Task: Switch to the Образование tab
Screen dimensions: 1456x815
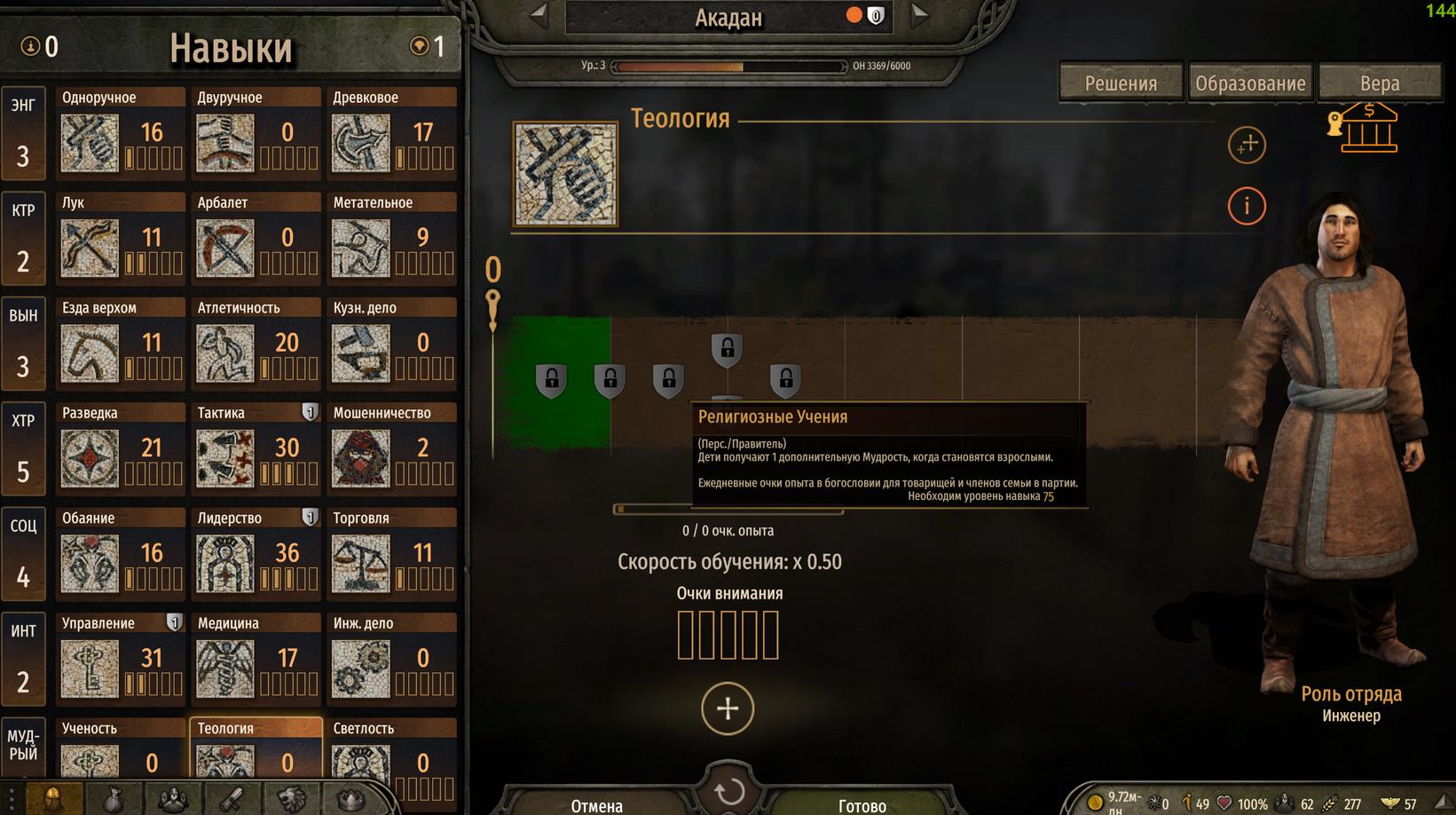Action: pyautogui.click(x=1250, y=83)
